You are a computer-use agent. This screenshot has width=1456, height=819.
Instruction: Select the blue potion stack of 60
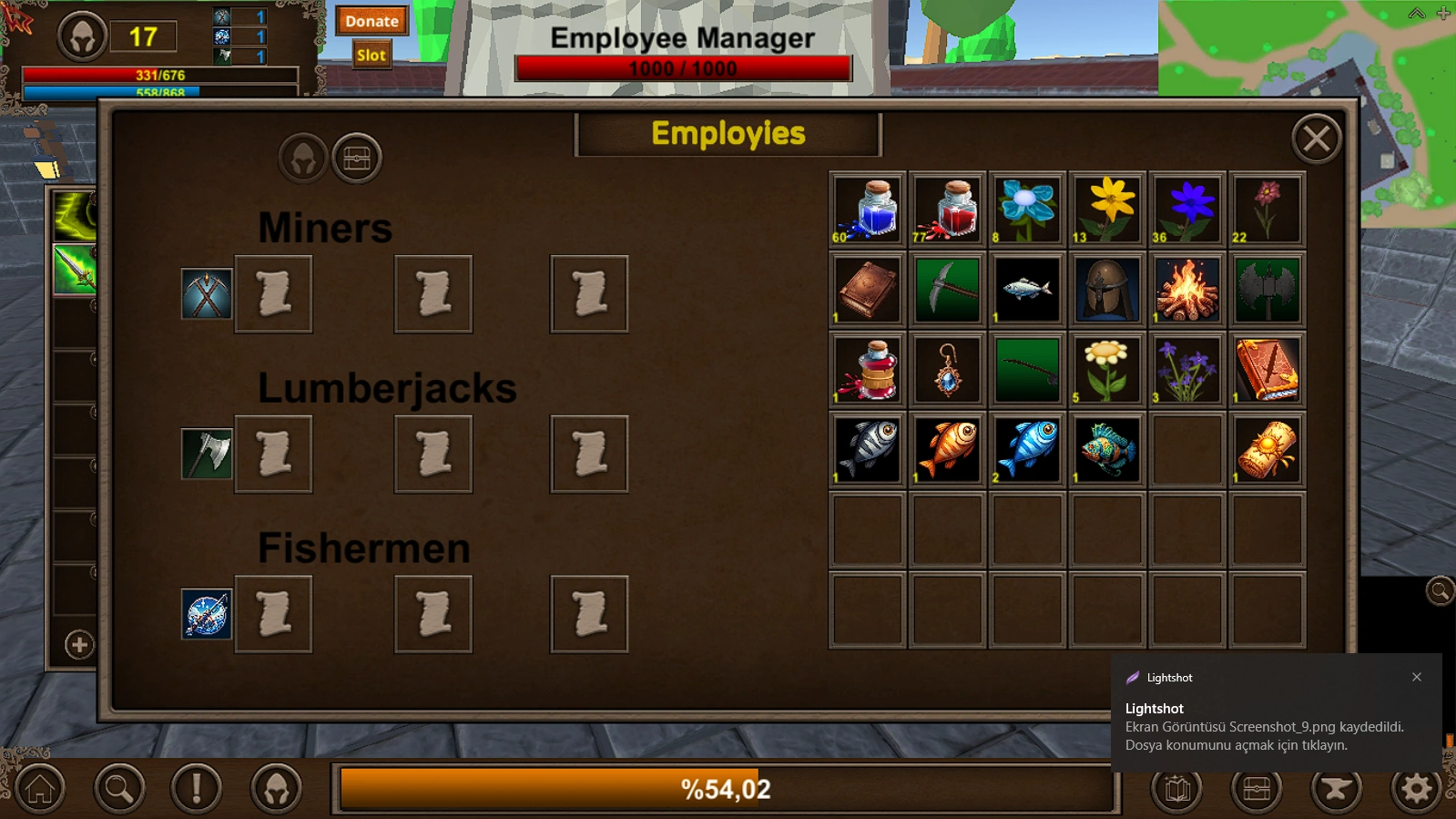coord(866,209)
